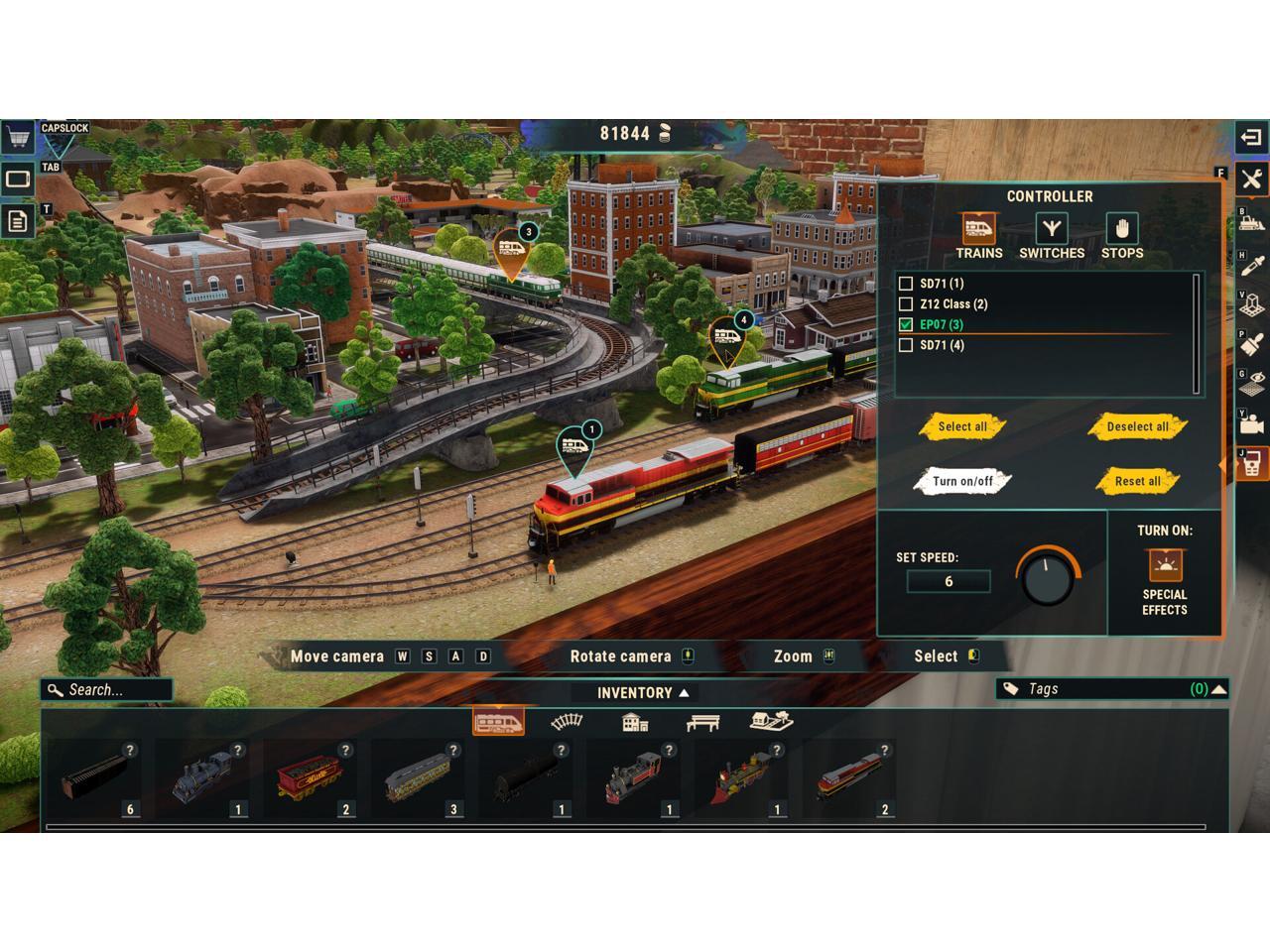This screenshot has width=1270, height=952.
Task: Hit the Turn on/off button
Action: tap(962, 482)
